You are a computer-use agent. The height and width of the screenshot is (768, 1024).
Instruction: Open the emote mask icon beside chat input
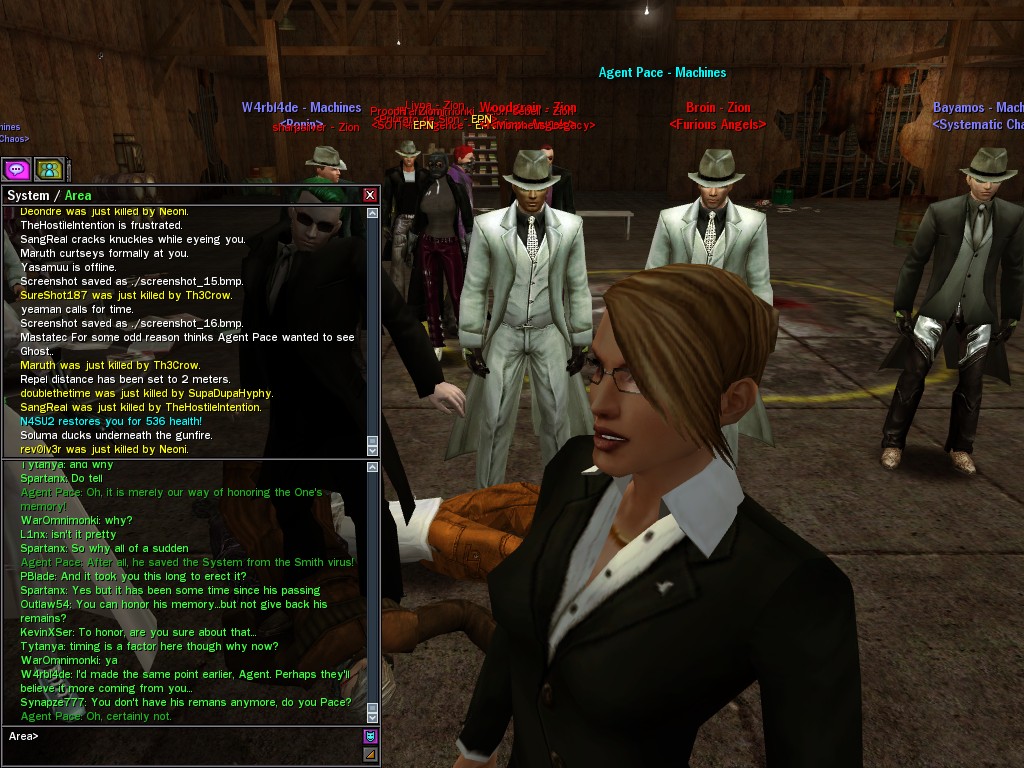pos(370,737)
